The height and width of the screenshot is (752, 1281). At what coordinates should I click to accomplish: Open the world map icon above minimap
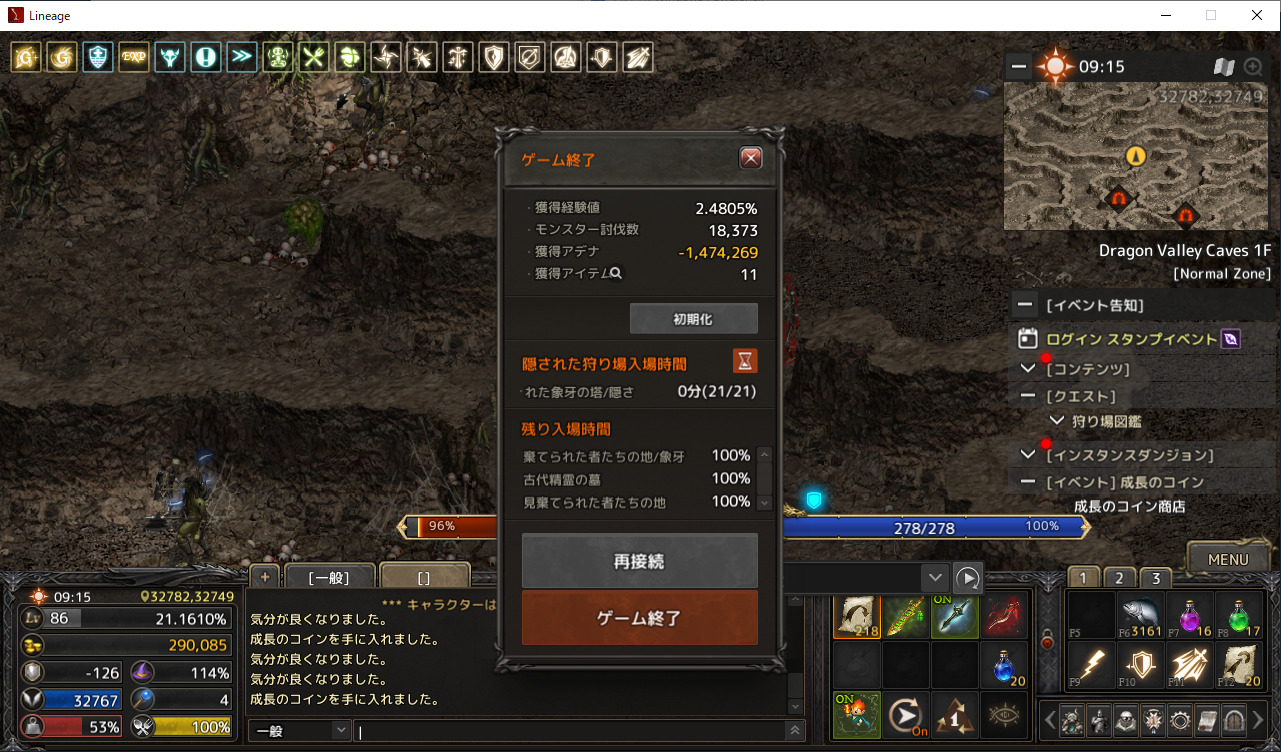click(x=1224, y=67)
